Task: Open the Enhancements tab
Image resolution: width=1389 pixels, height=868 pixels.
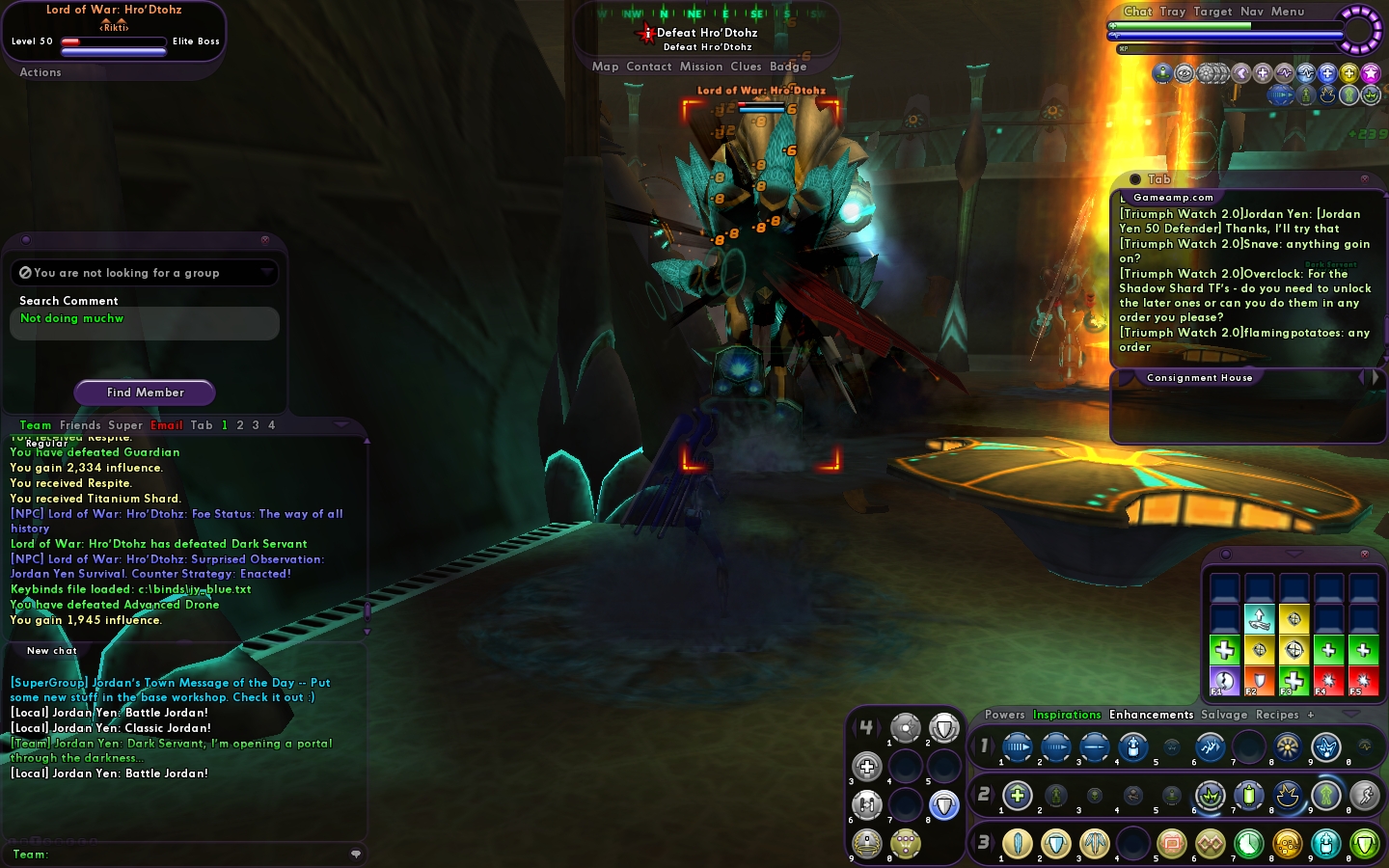Action: click(1151, 715)
